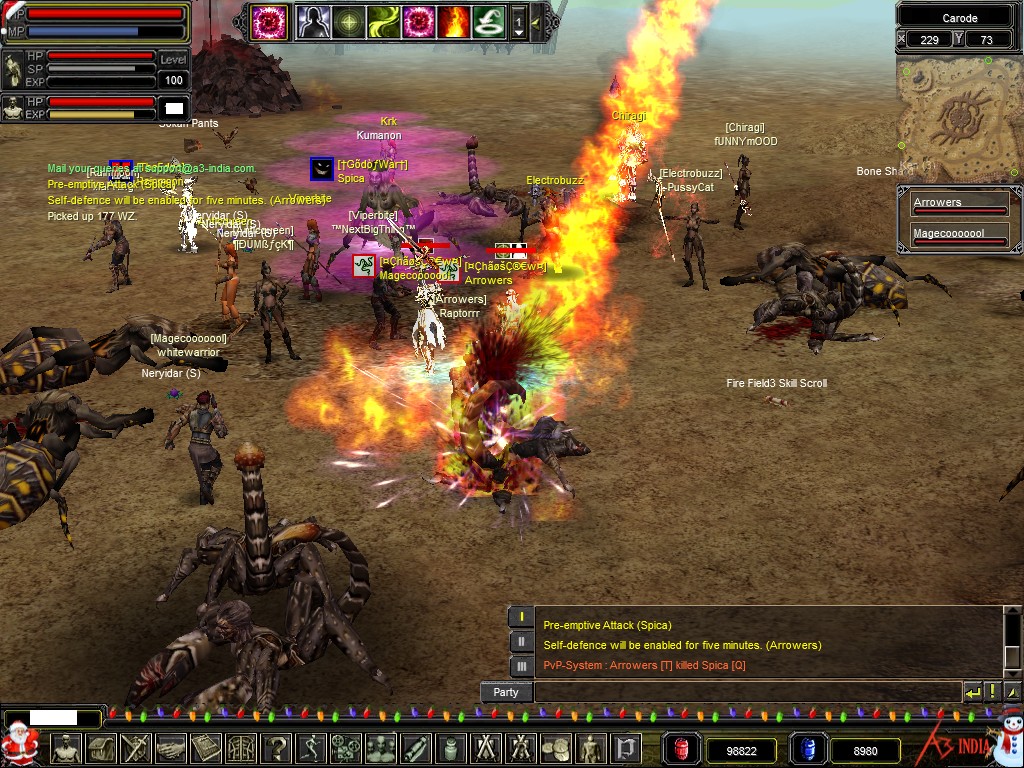Open the question mark help menu button

pyautogui.click(x=276, y=748)
